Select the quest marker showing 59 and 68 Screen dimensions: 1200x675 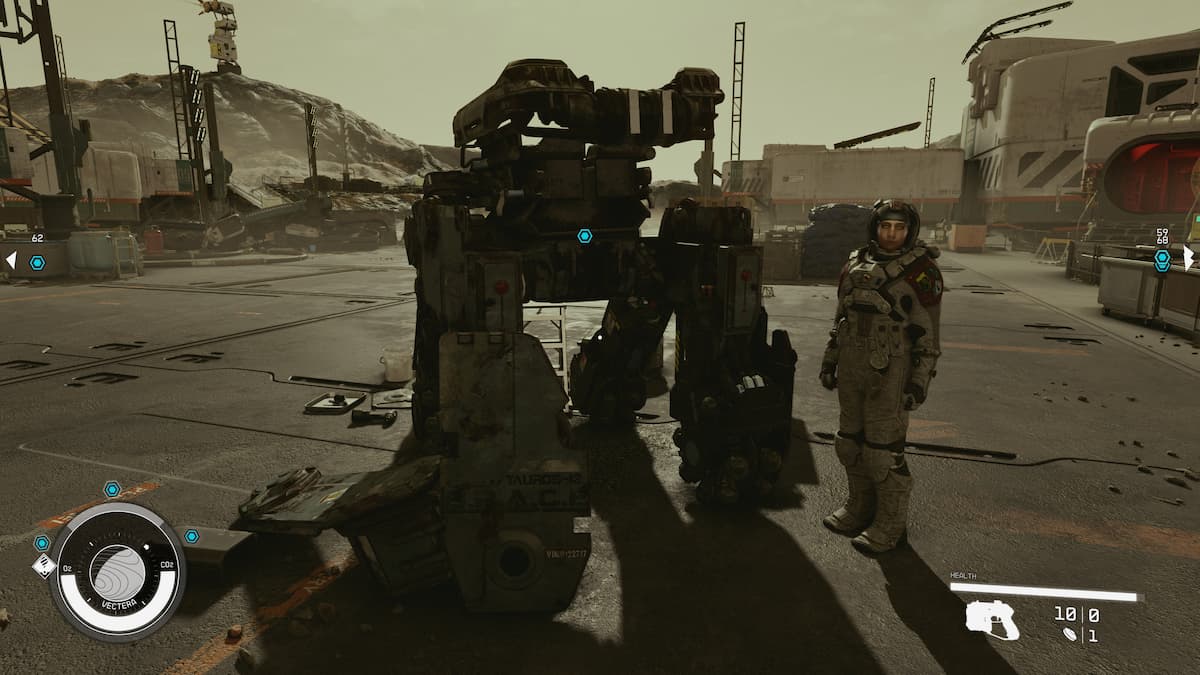(1162, 259)
